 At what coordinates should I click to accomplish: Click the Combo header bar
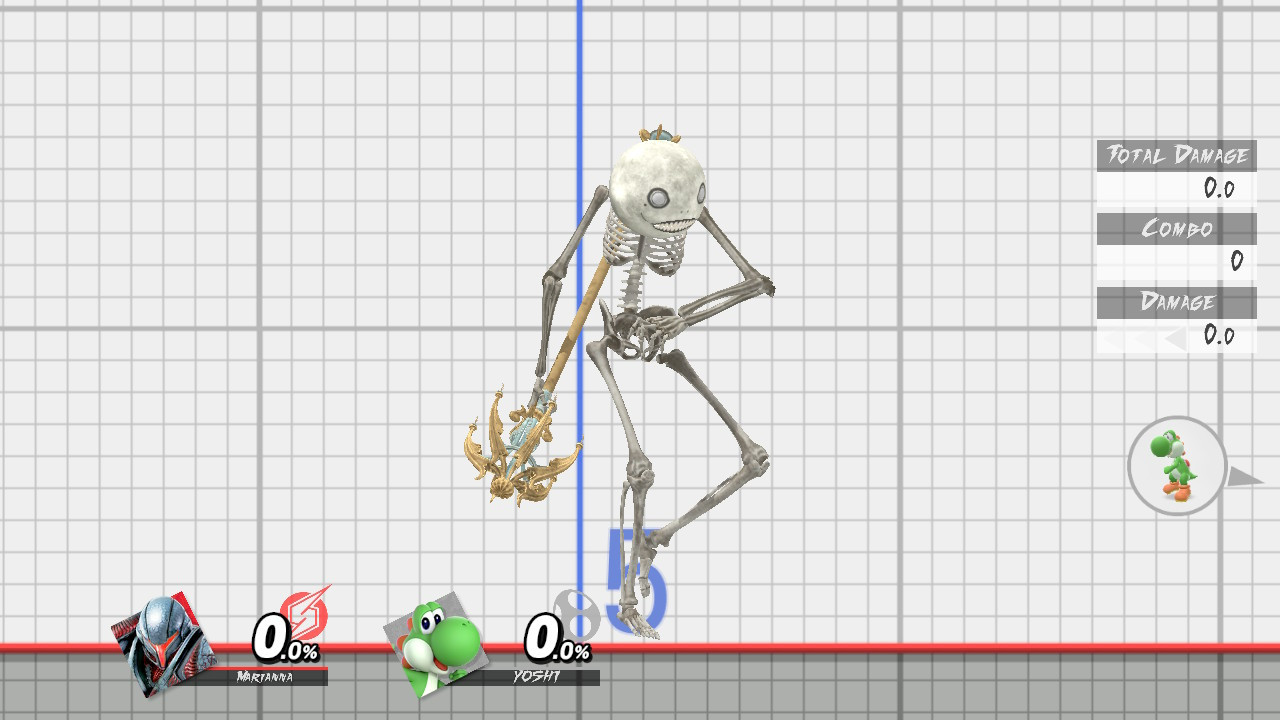click(x=1176, y=229)
